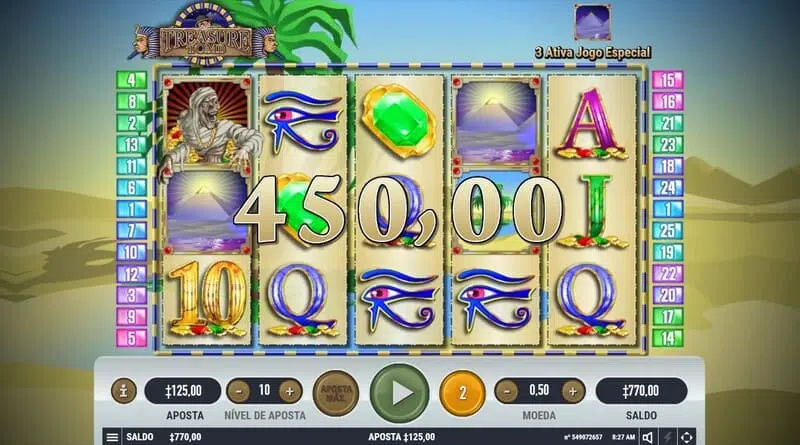Click the Aposta Máx. button
Screen dimensions: 800x445
(x=335, y=391)
